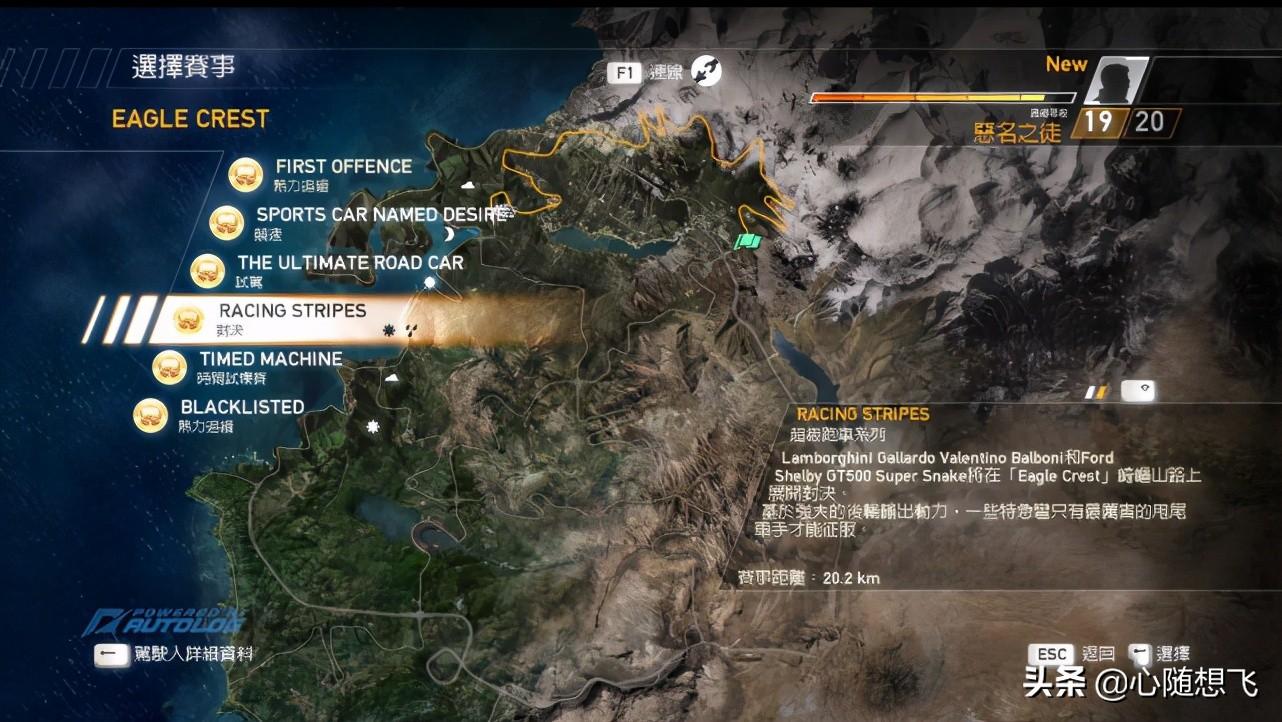
Task: Select the highlighted Racing Stripes duel
Action: [x=292, y=312]
